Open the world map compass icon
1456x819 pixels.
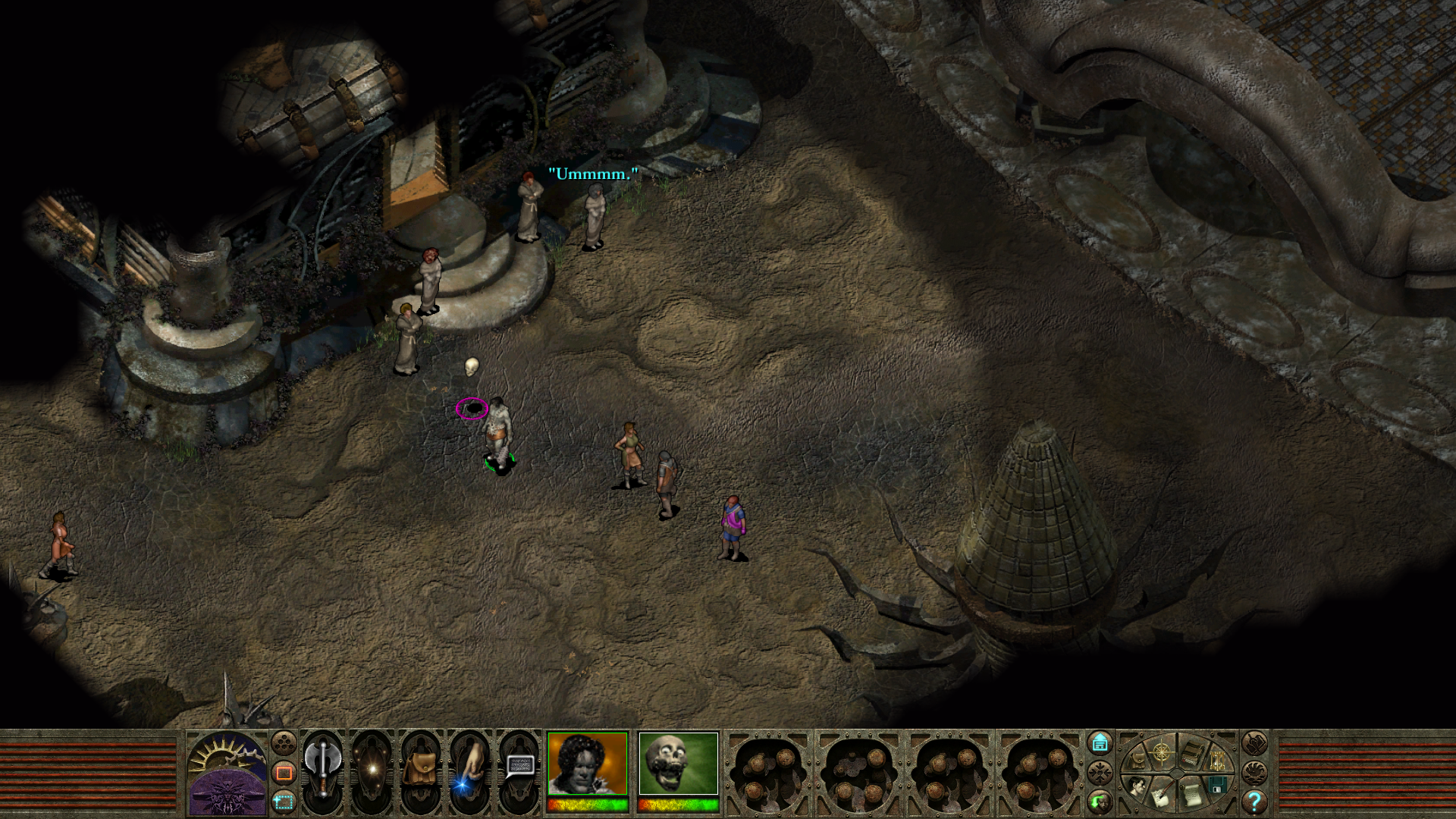[x=1161, y=753]
